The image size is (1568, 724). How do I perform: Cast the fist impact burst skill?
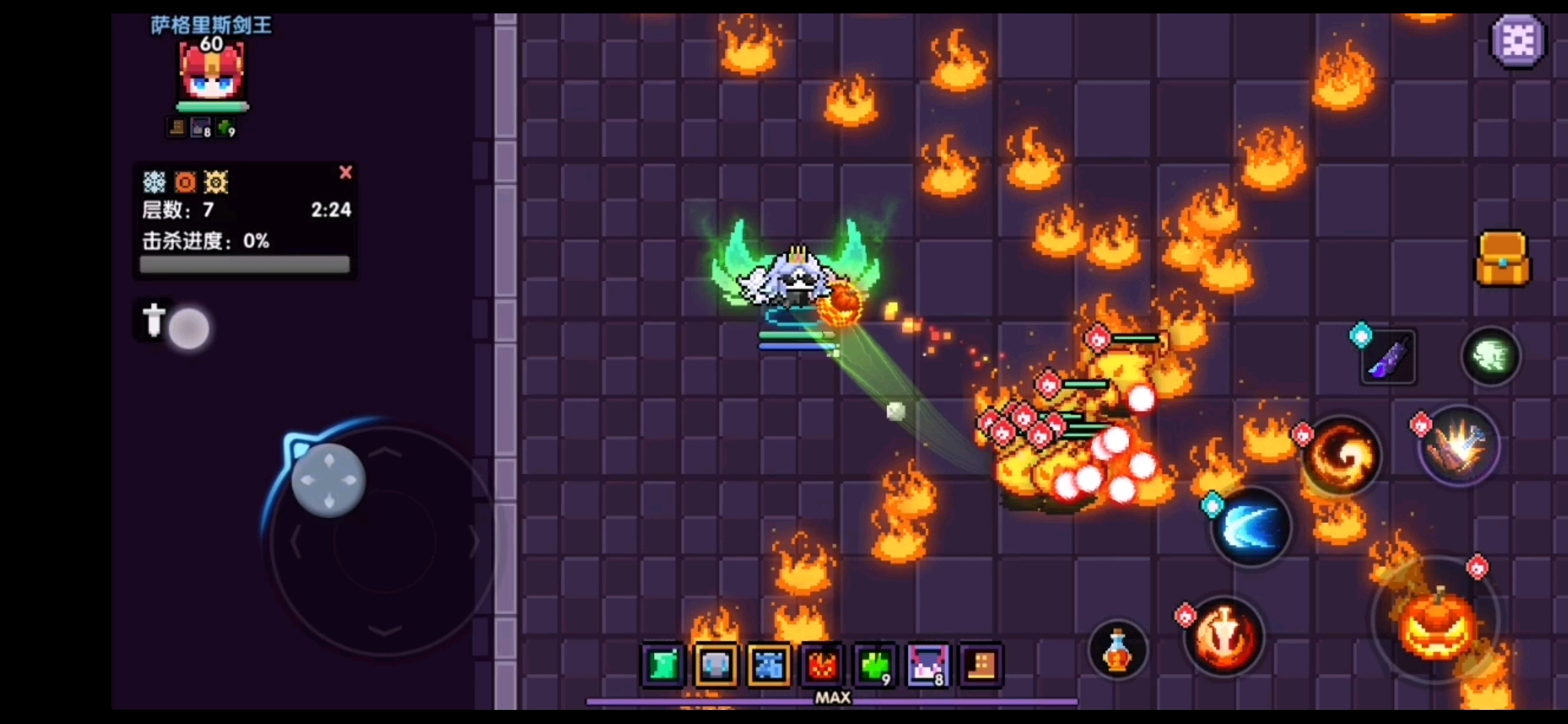click(1459, 446)
